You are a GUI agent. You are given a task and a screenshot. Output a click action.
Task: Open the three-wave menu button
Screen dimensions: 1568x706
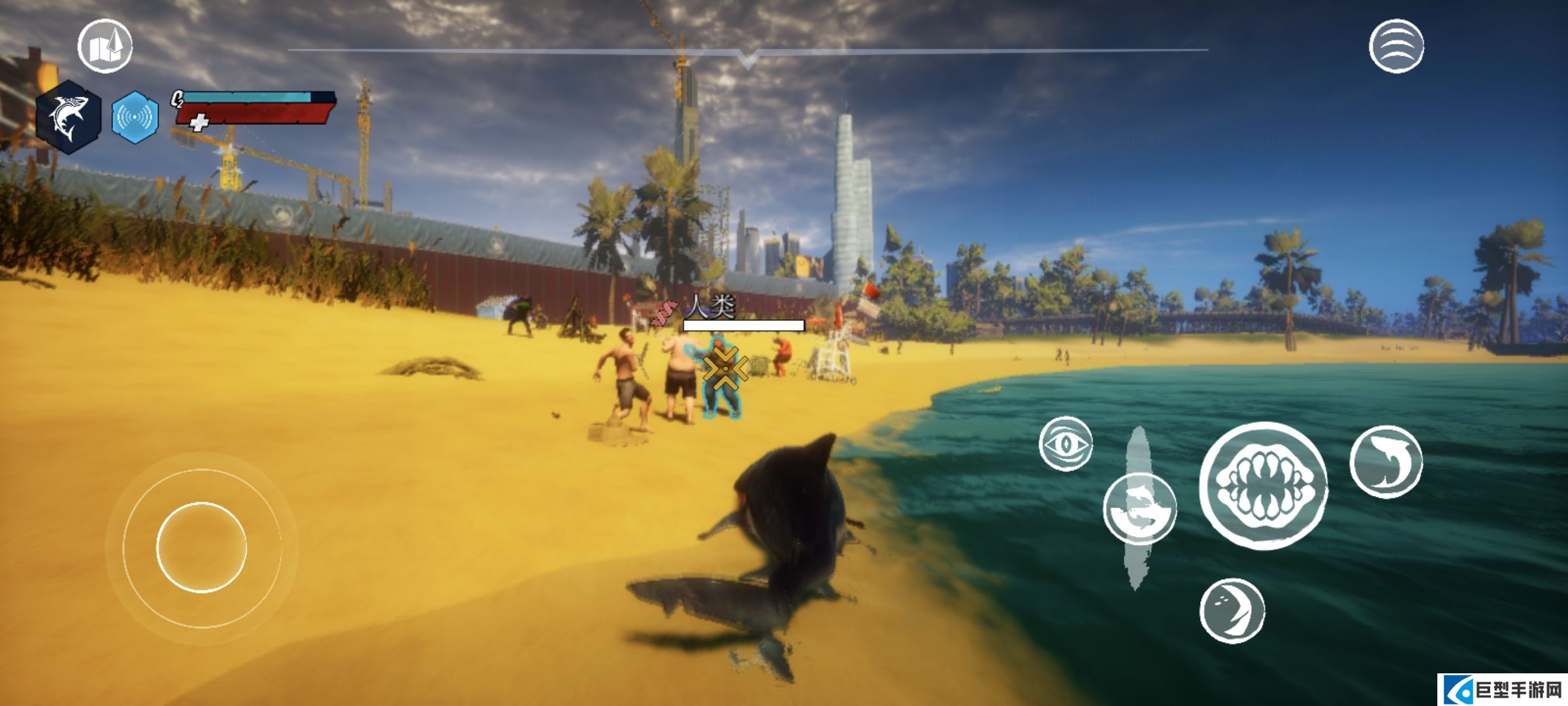1396,46
